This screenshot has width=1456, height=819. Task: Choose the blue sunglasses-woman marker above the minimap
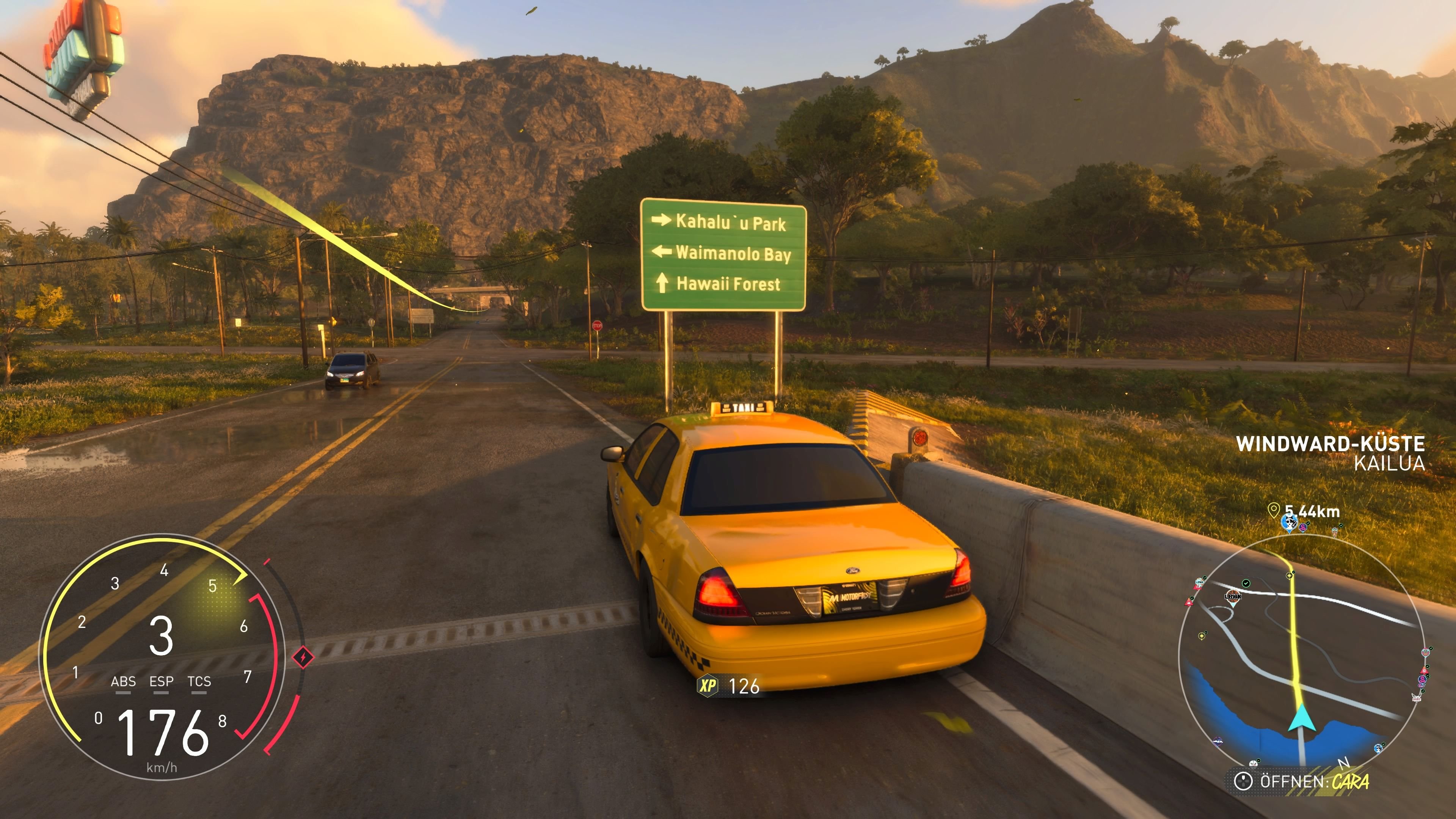[1289, 523]
